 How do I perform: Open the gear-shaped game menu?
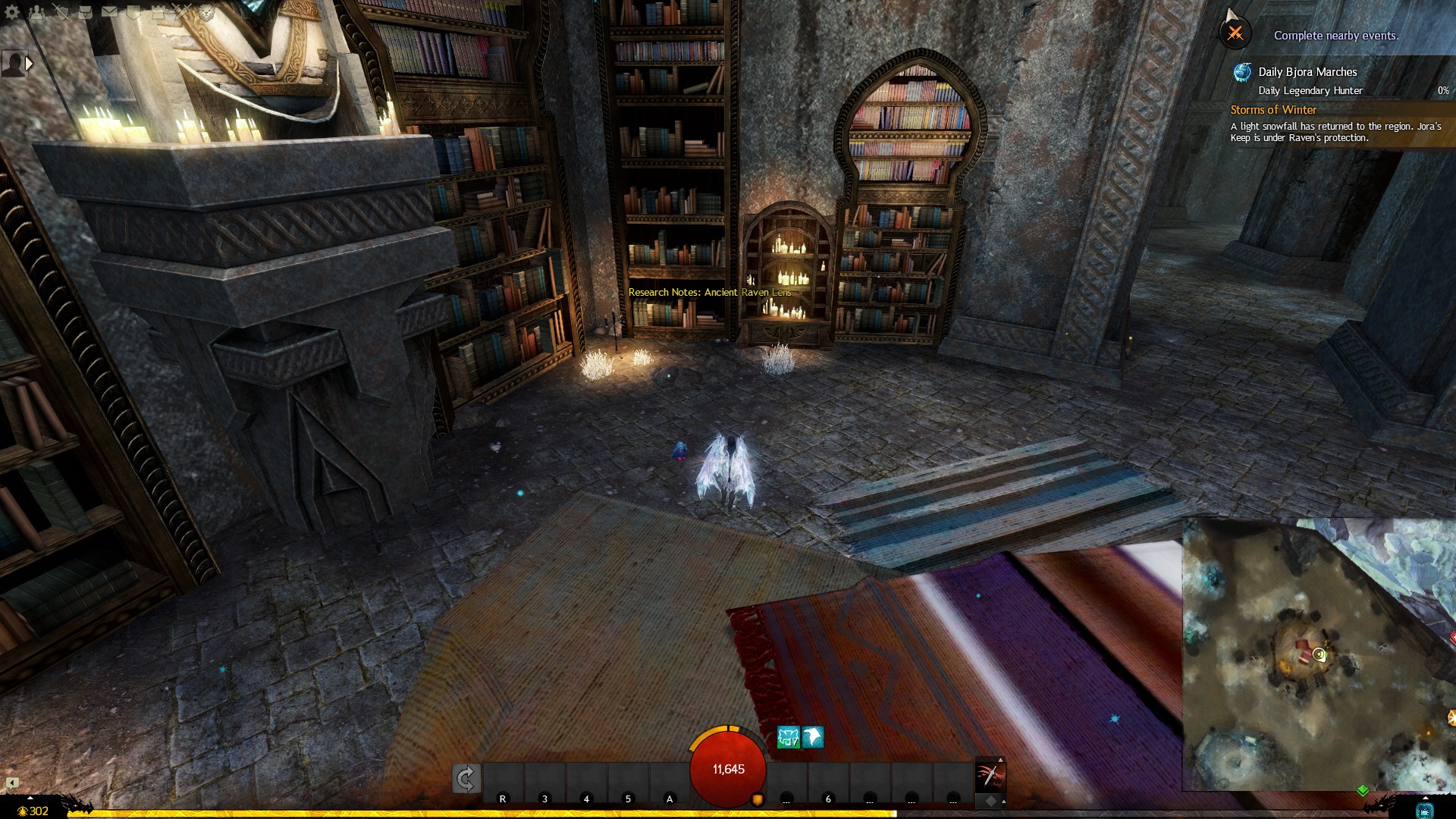(x=12, y=11)
